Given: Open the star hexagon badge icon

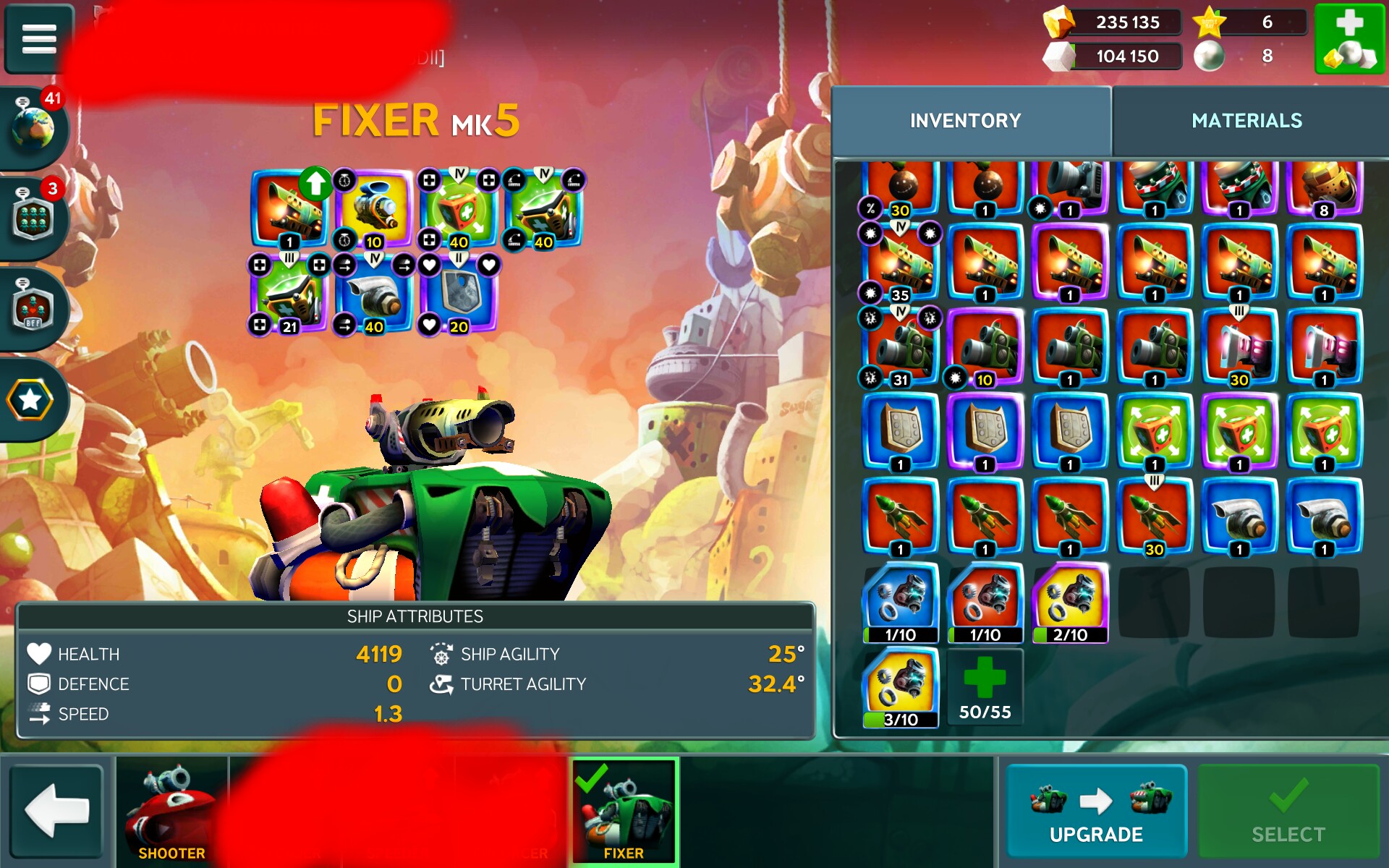Looking at the screenshot, I should [30, 400].
